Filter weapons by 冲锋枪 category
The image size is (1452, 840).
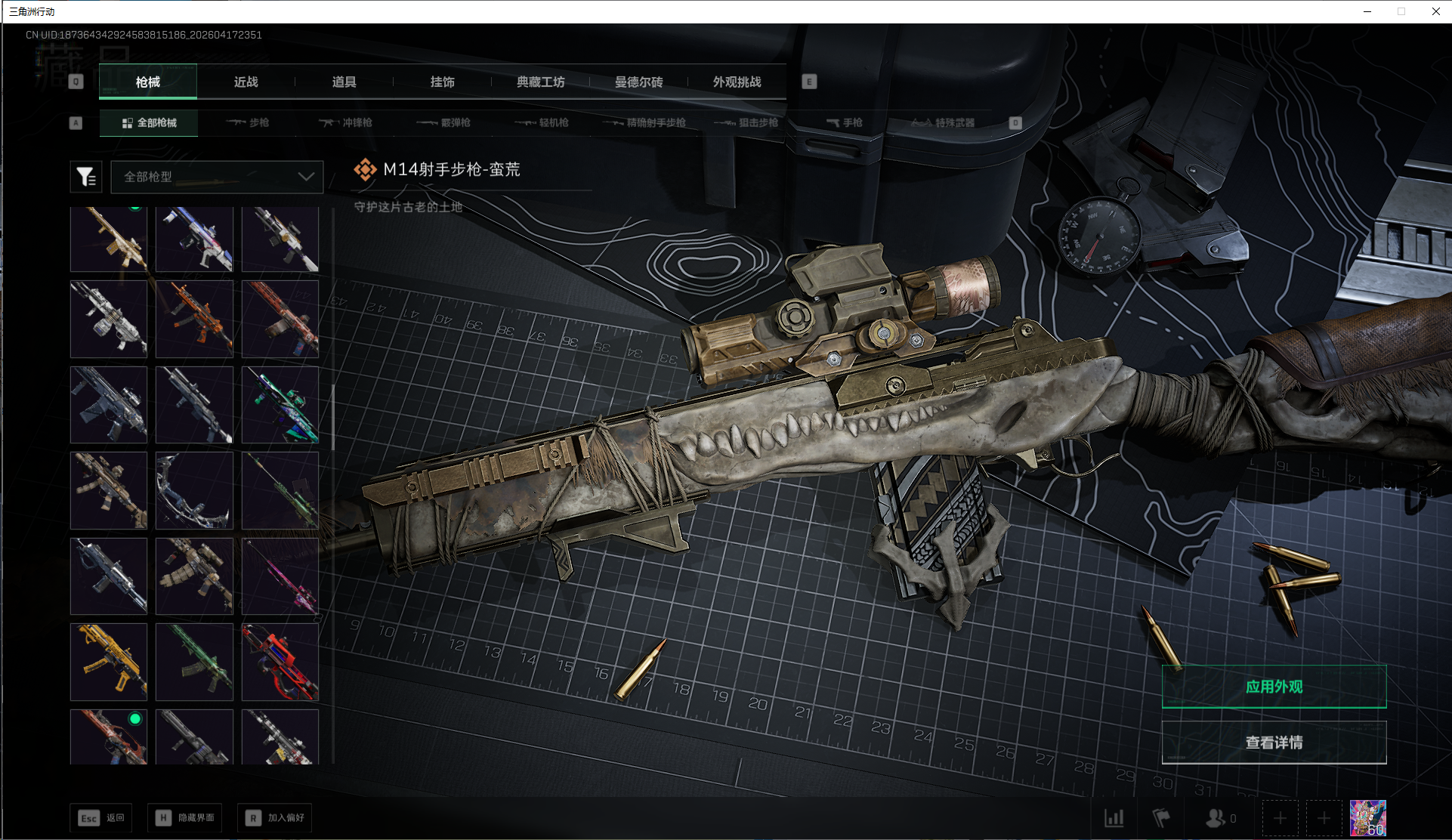tap(346, 122)
